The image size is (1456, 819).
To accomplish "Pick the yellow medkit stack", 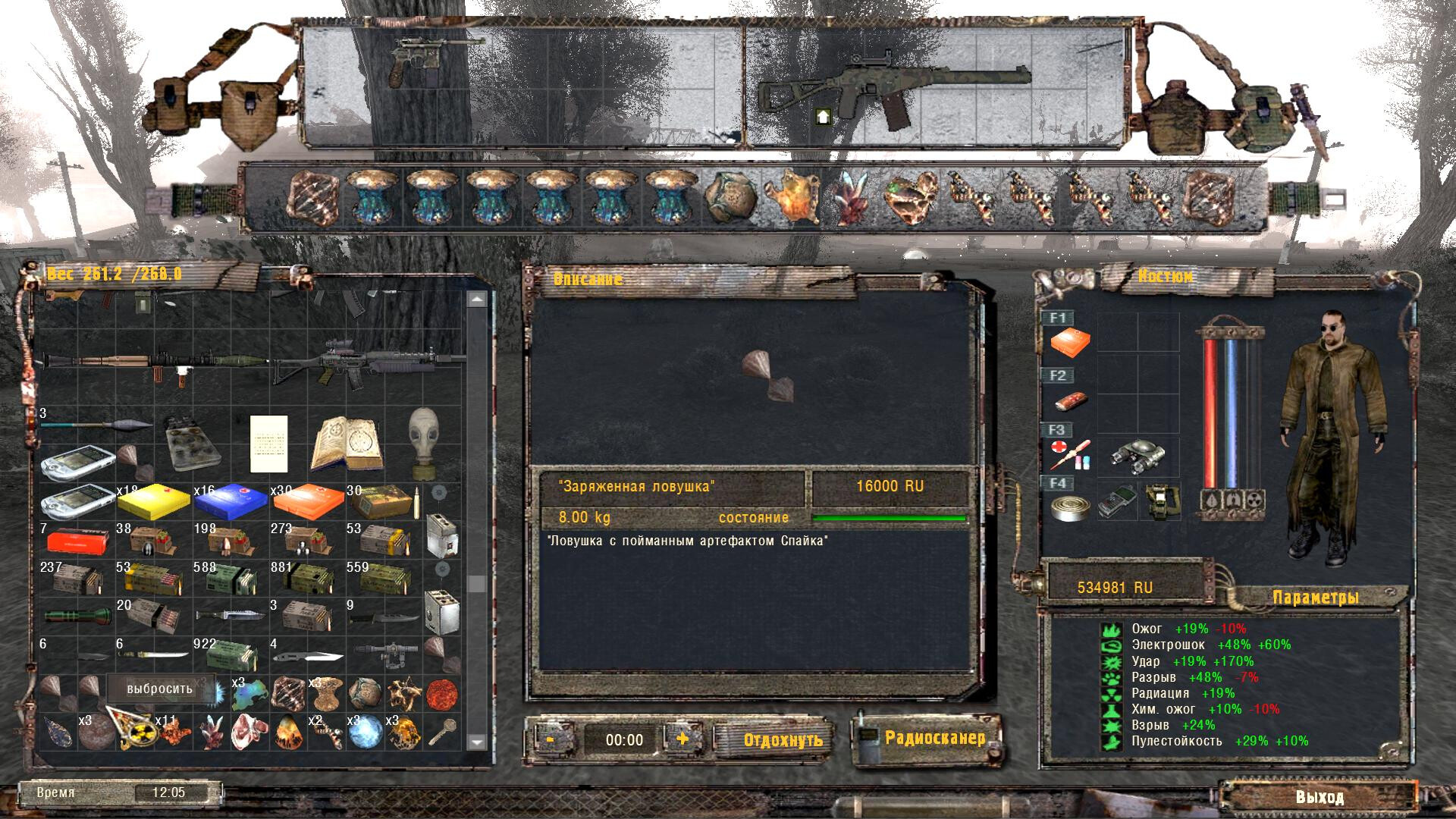I will [x=153, y=500].
